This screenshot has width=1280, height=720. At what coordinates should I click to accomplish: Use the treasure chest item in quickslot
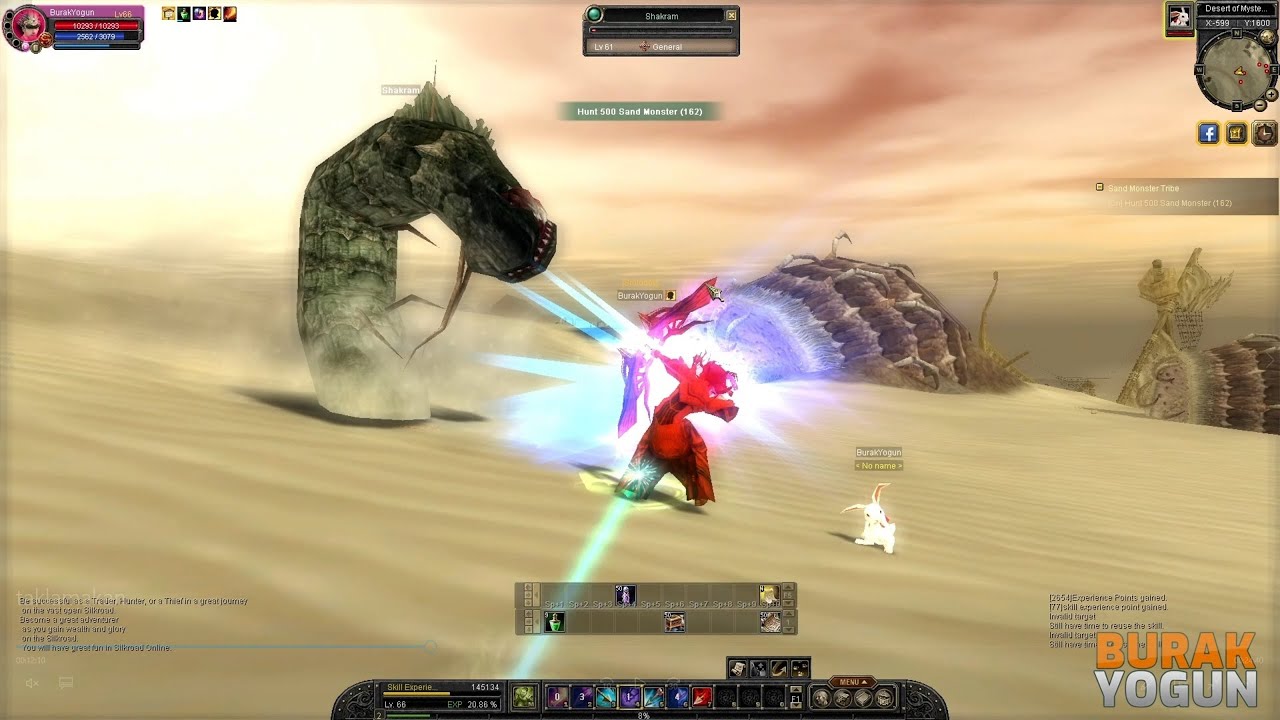pyautogui.click(x=675, y=622)
